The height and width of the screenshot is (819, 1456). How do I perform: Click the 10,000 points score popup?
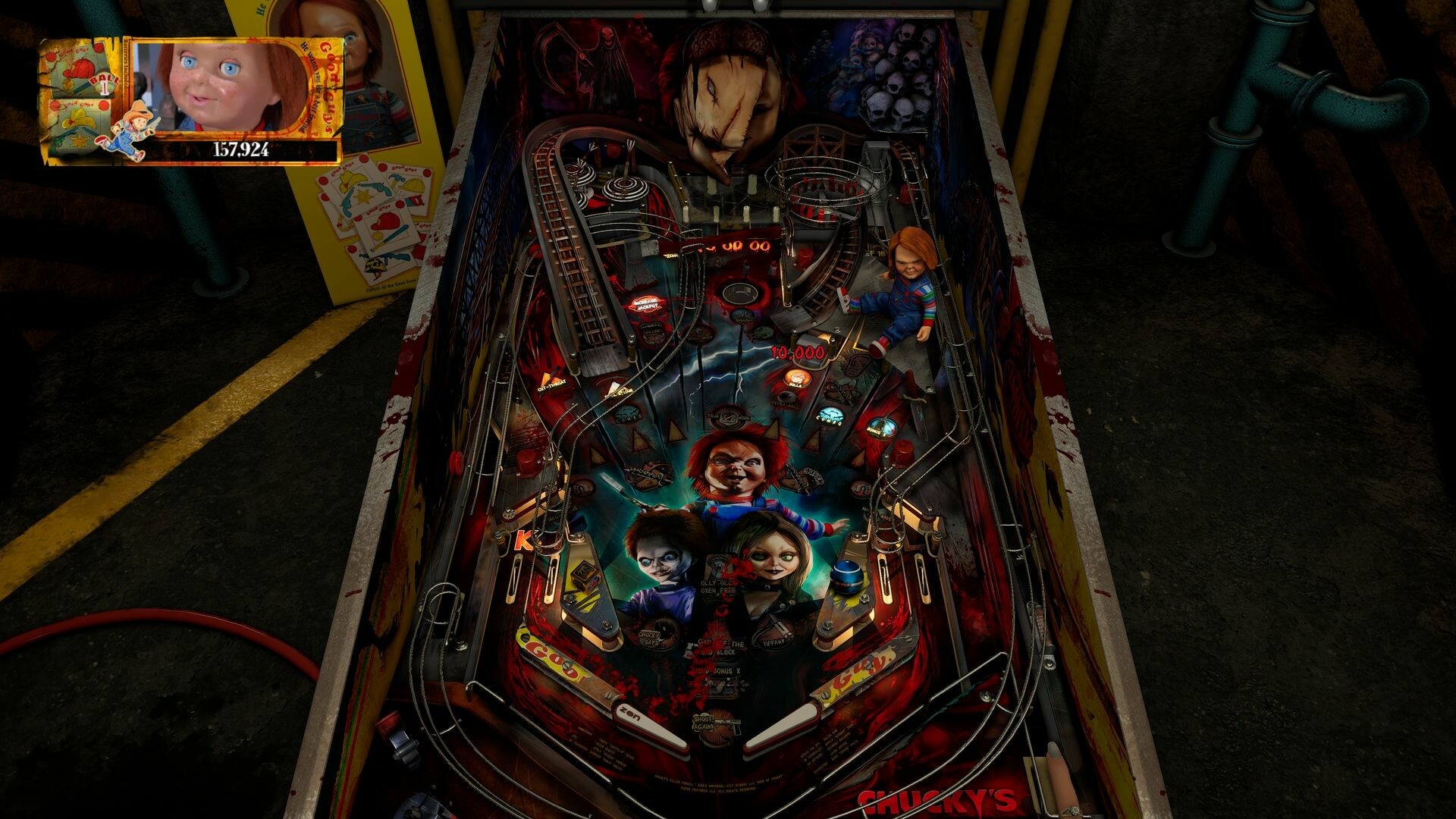click(x=796, y=351)
